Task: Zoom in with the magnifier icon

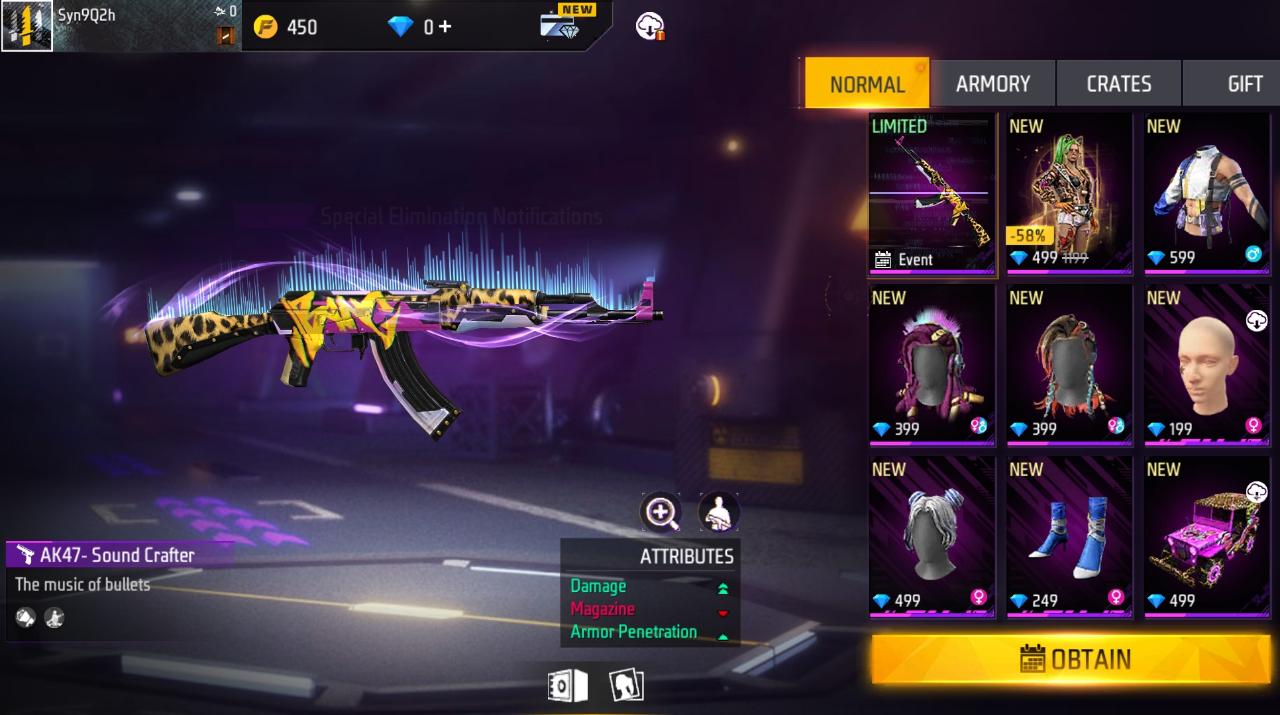Action: click(661, 513)
